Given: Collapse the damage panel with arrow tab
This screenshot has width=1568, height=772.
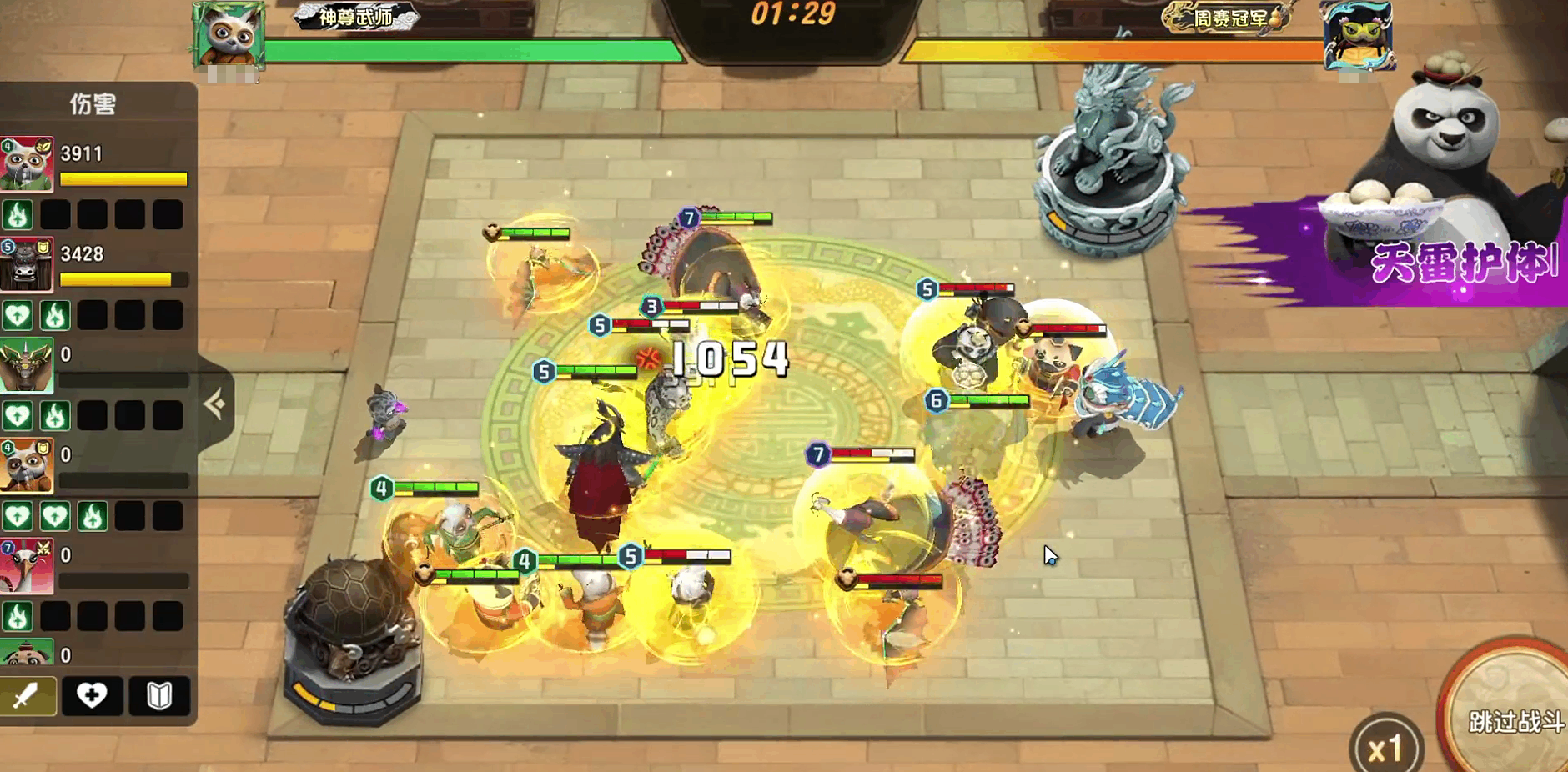Looking at the screenshot, I should point(214,404).
